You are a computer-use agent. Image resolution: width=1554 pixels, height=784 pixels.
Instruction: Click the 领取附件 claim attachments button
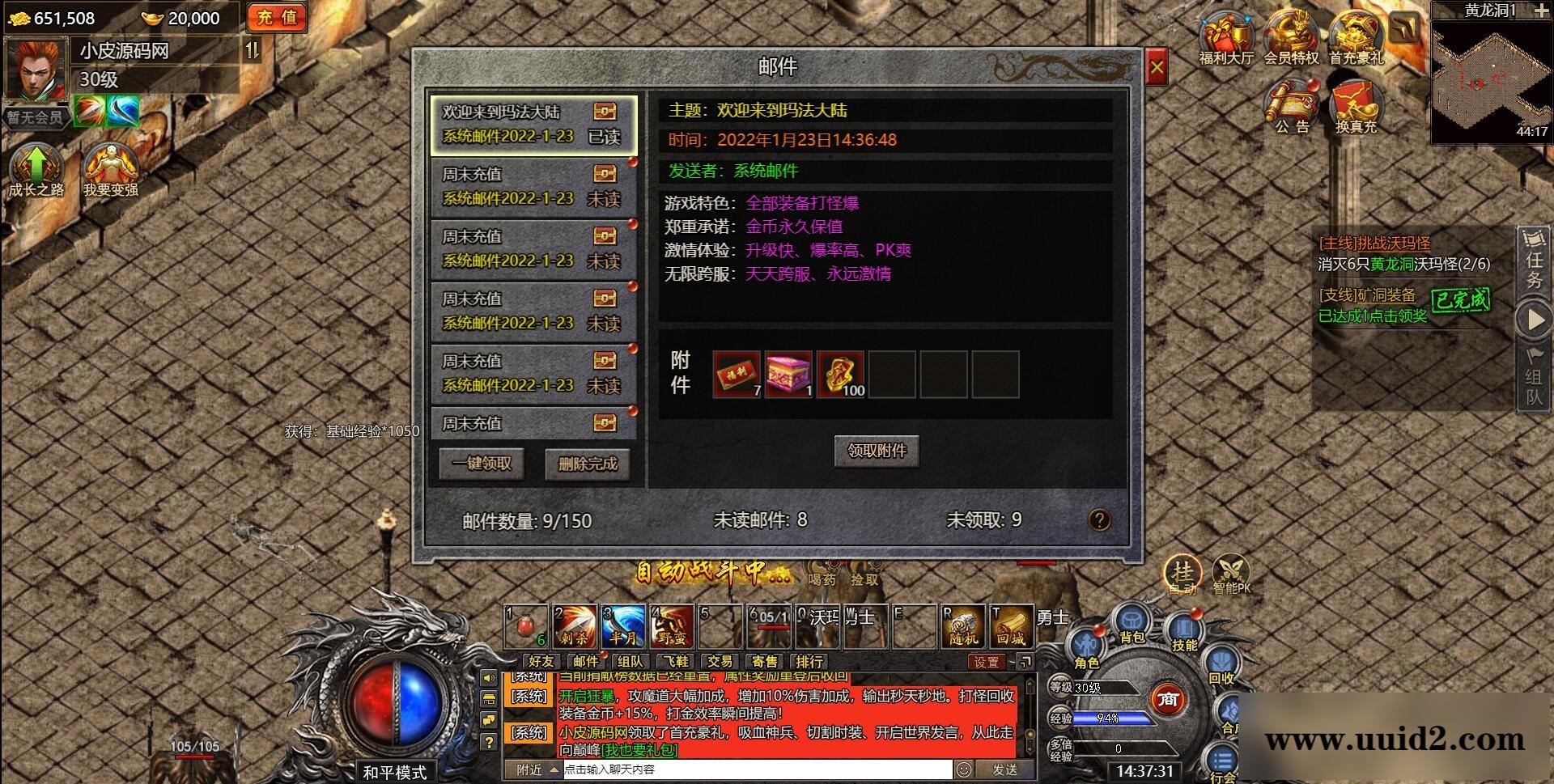click(x=877, y=451)
